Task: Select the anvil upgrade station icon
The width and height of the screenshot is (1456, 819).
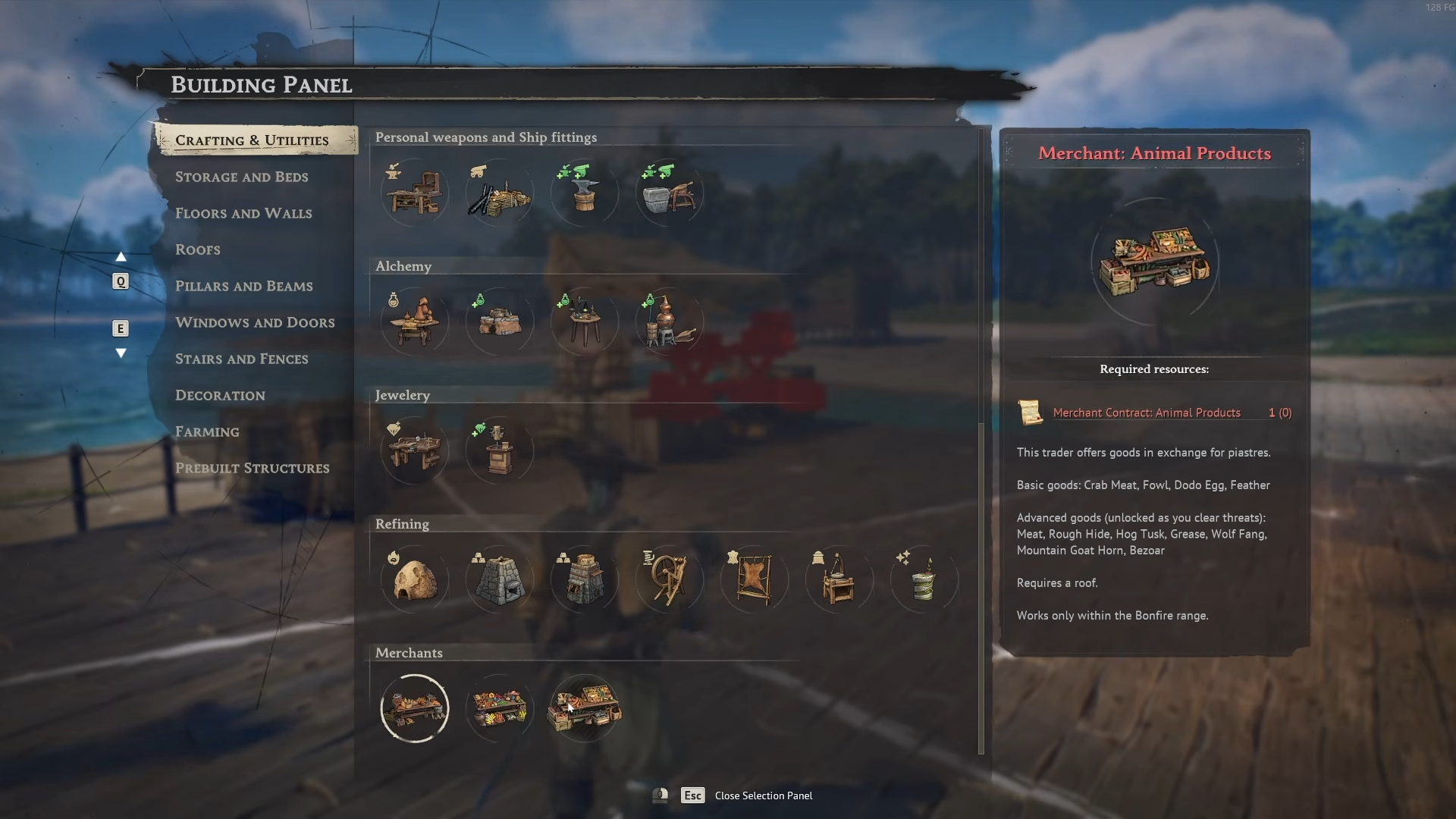Action: point(584,193)
